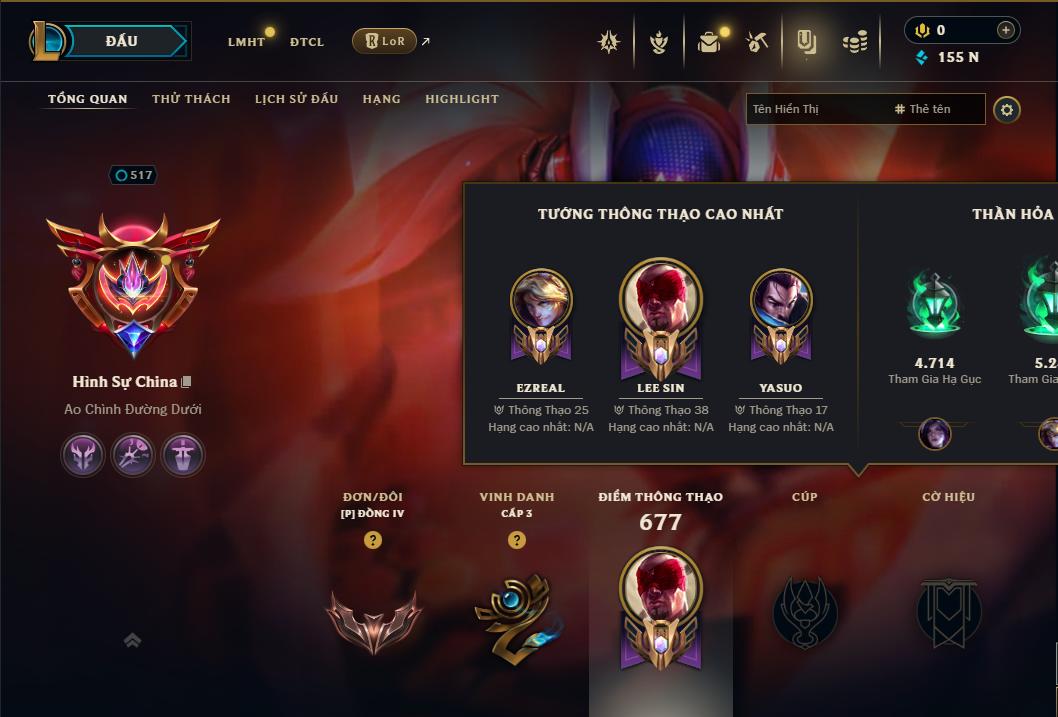Copy the name Hình Sự China

click(186, 382)
